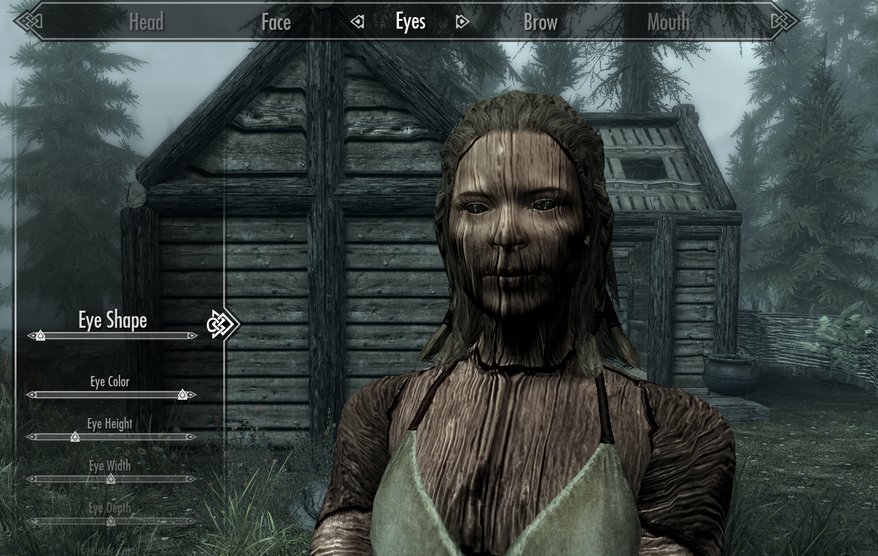Open the Mouth category tab
The image size is (878, 556).
coord(667,22)
